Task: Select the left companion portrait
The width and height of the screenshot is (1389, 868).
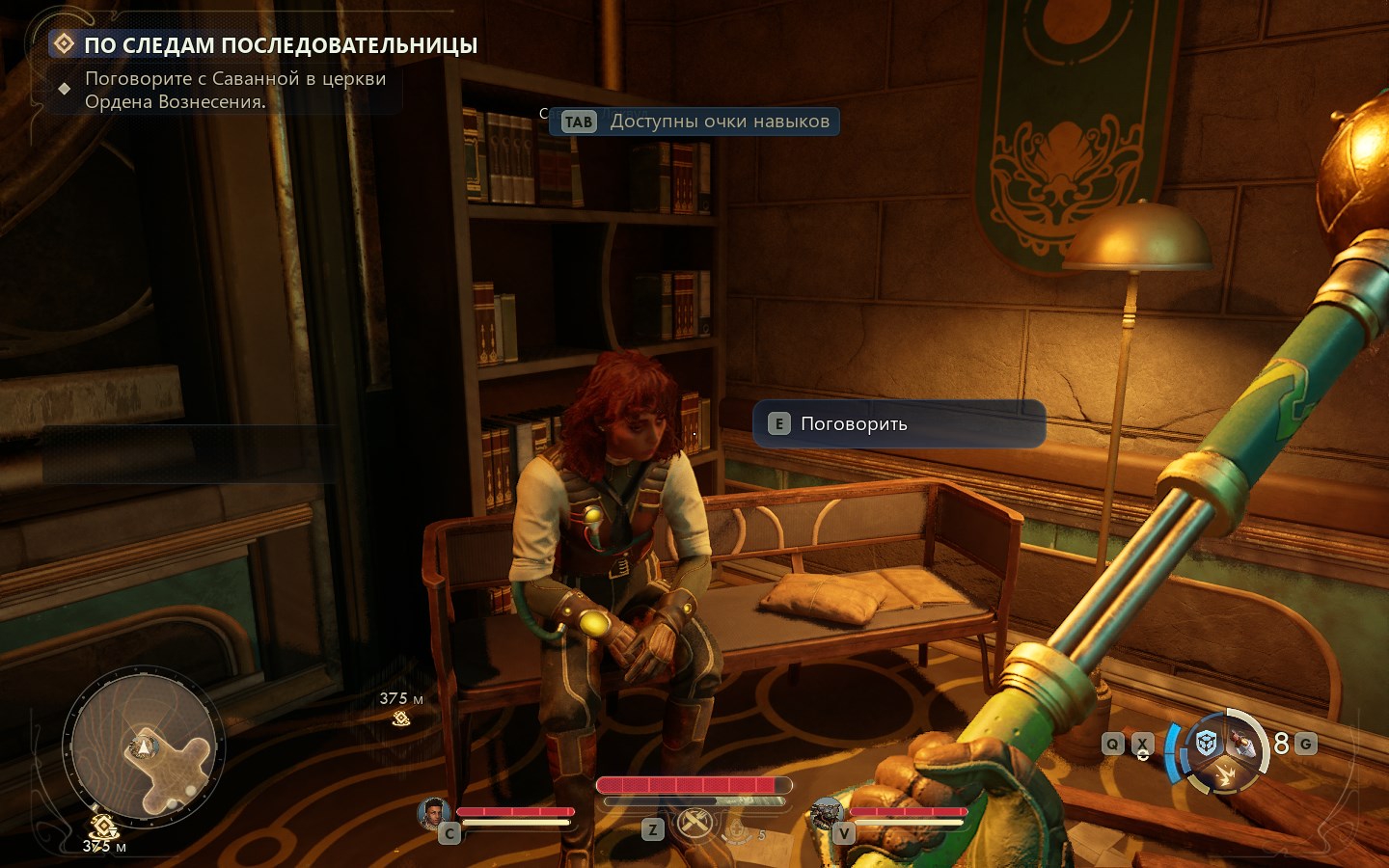Action: (x=433, y=813)
